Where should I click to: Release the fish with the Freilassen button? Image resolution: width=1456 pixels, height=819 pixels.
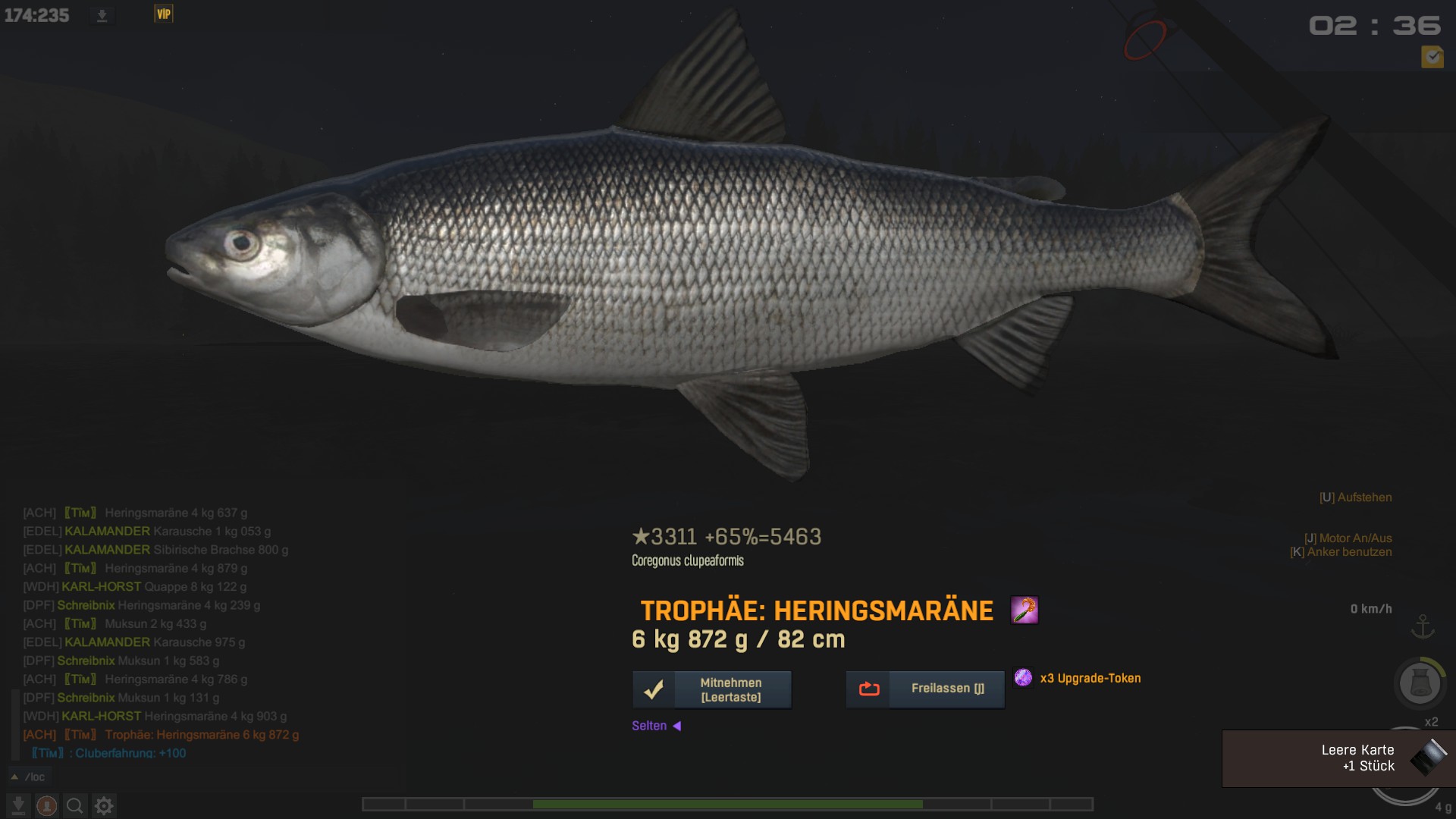925,689
